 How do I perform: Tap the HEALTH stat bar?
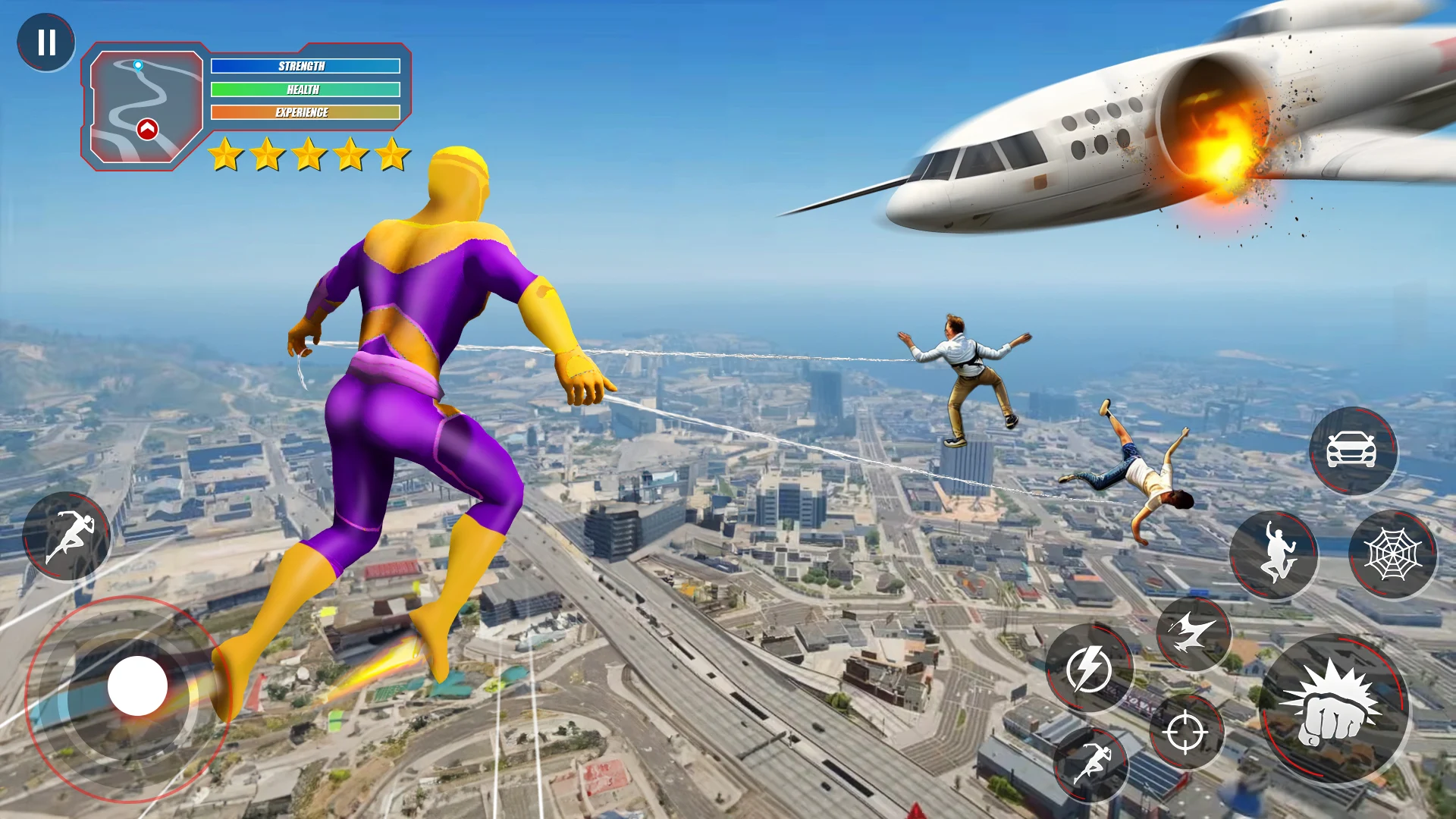pos(306,89)
